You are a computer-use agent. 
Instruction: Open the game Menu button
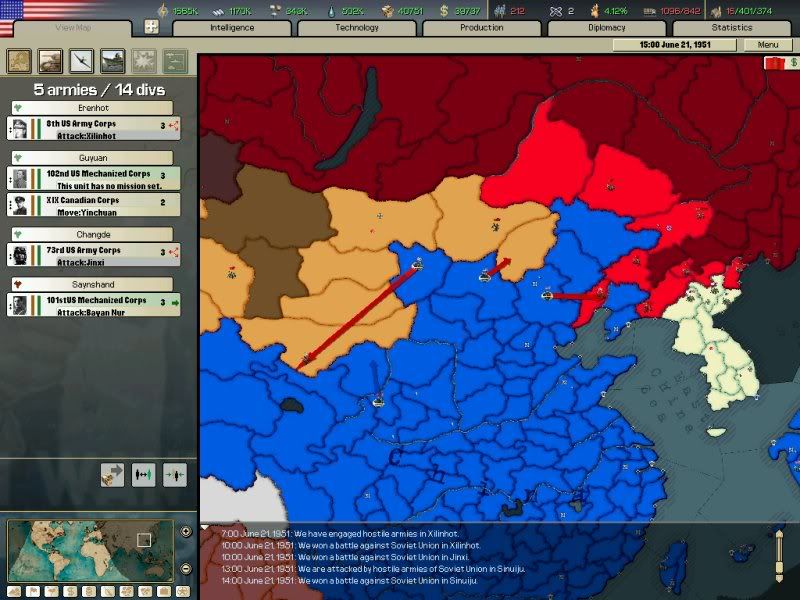[767, 45]
